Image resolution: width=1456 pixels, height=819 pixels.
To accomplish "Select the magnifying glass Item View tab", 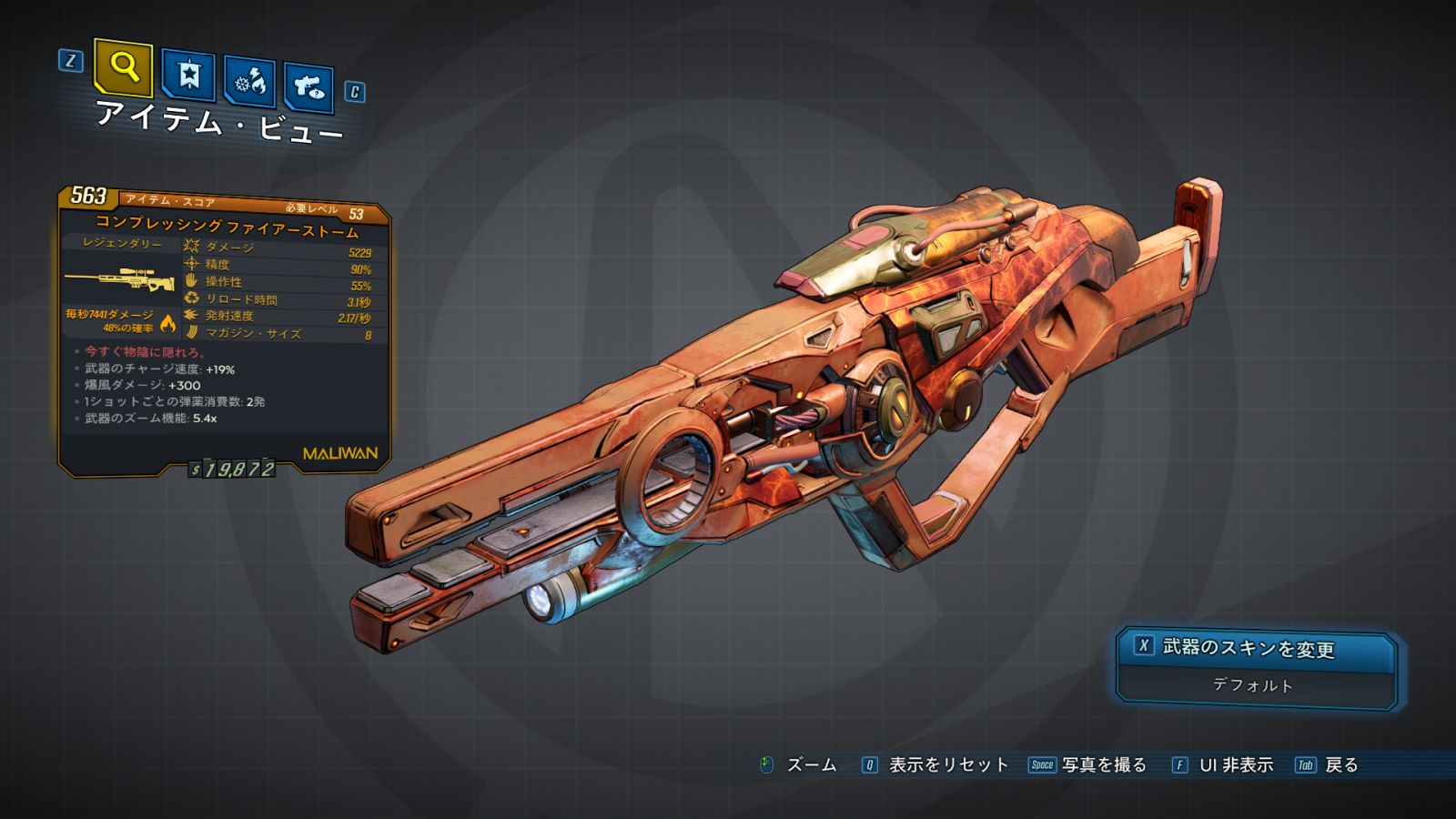I will tap(123, 67).
